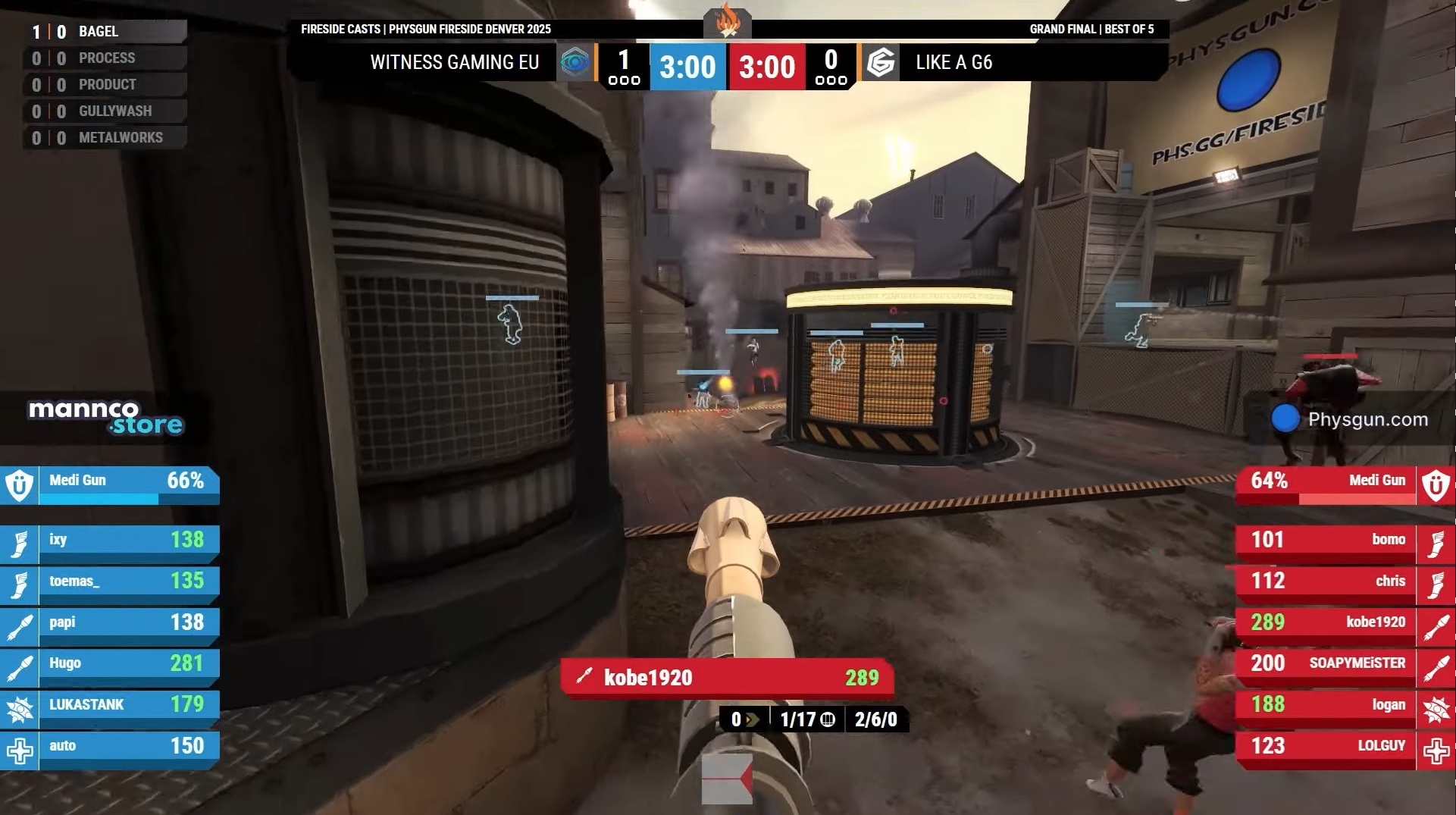The image size is (1456, 815).
Task: Click the Witness Gaming EU team logo
Action: coord(575,62)
